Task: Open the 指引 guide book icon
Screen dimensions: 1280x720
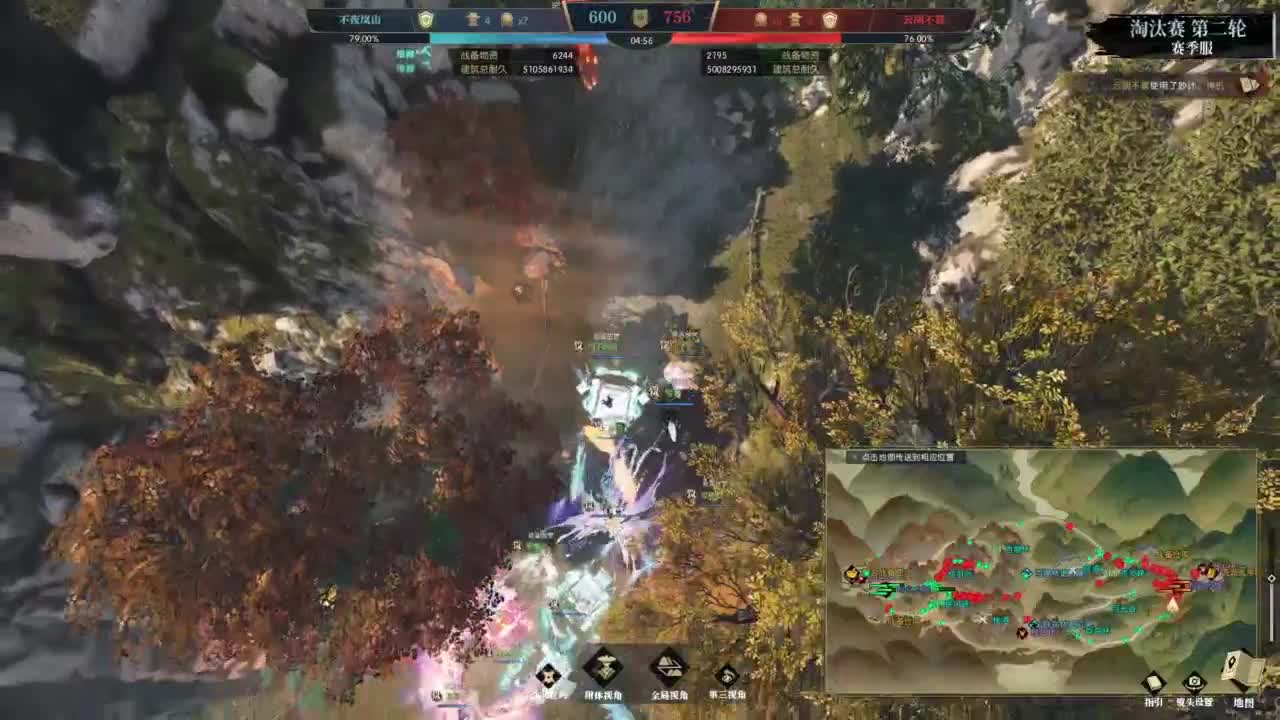Action: [1153, 682]
